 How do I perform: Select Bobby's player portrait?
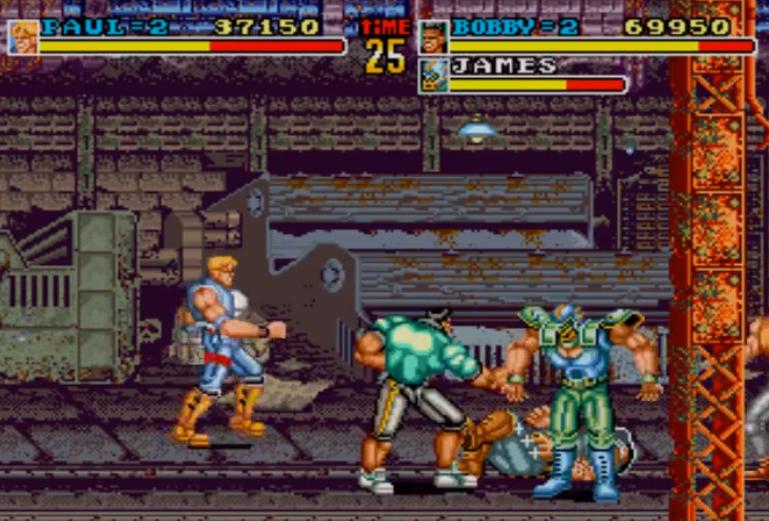[433, 37]
